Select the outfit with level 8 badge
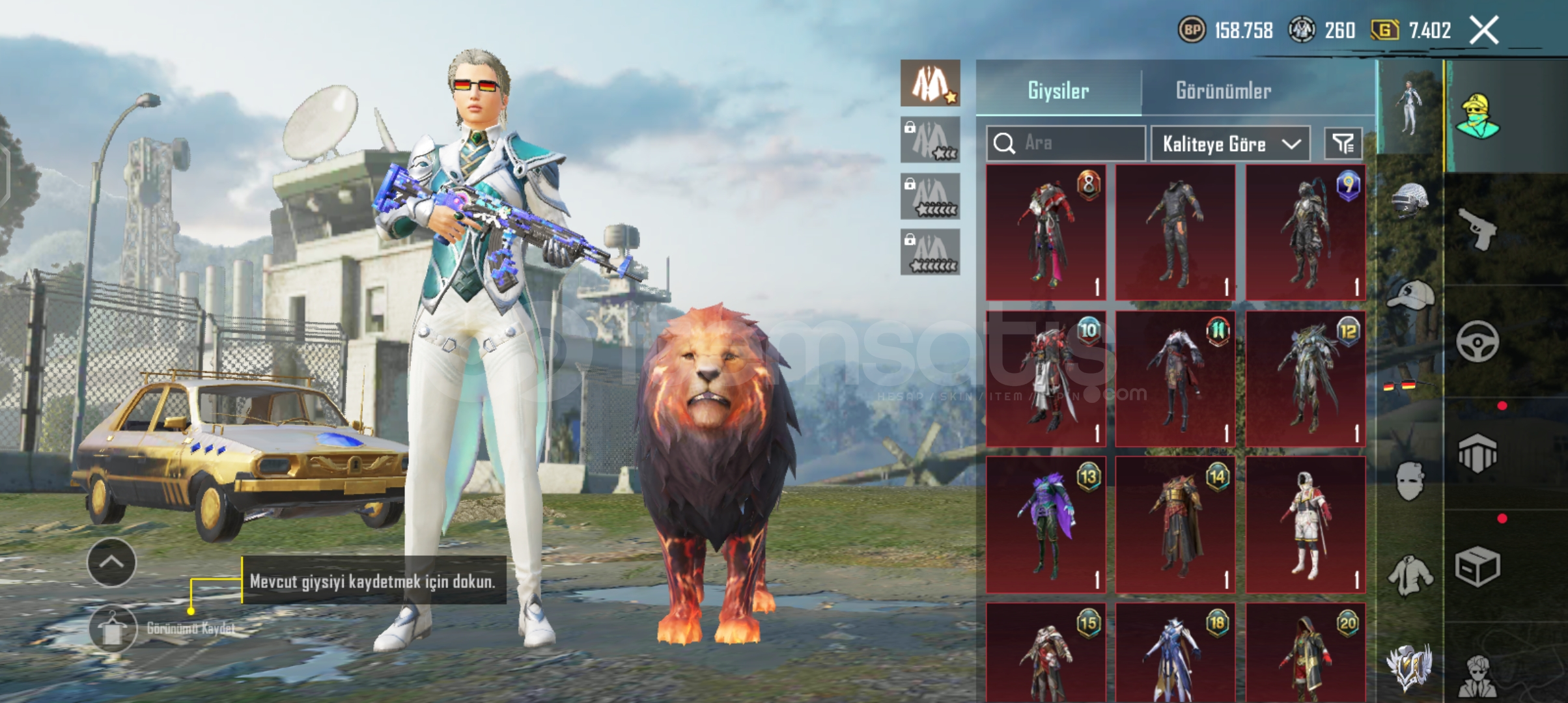 (x=1046, y=232)
